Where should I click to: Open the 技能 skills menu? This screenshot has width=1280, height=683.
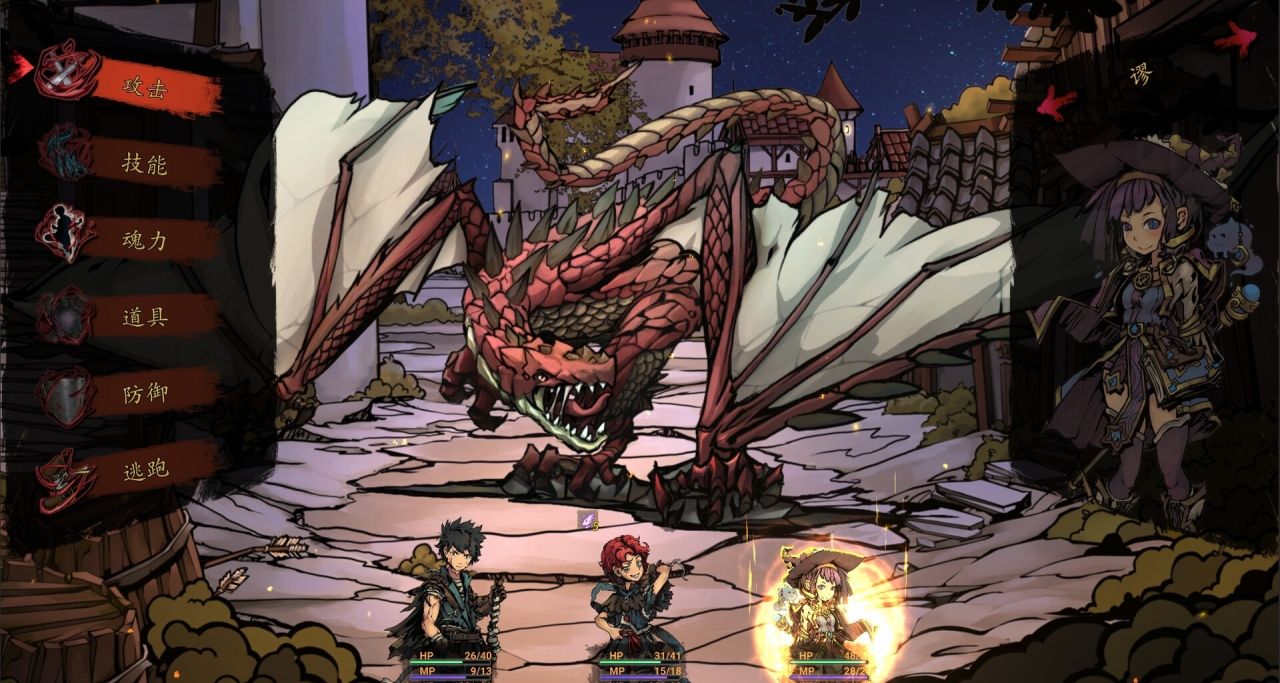(x=145, y=164)
